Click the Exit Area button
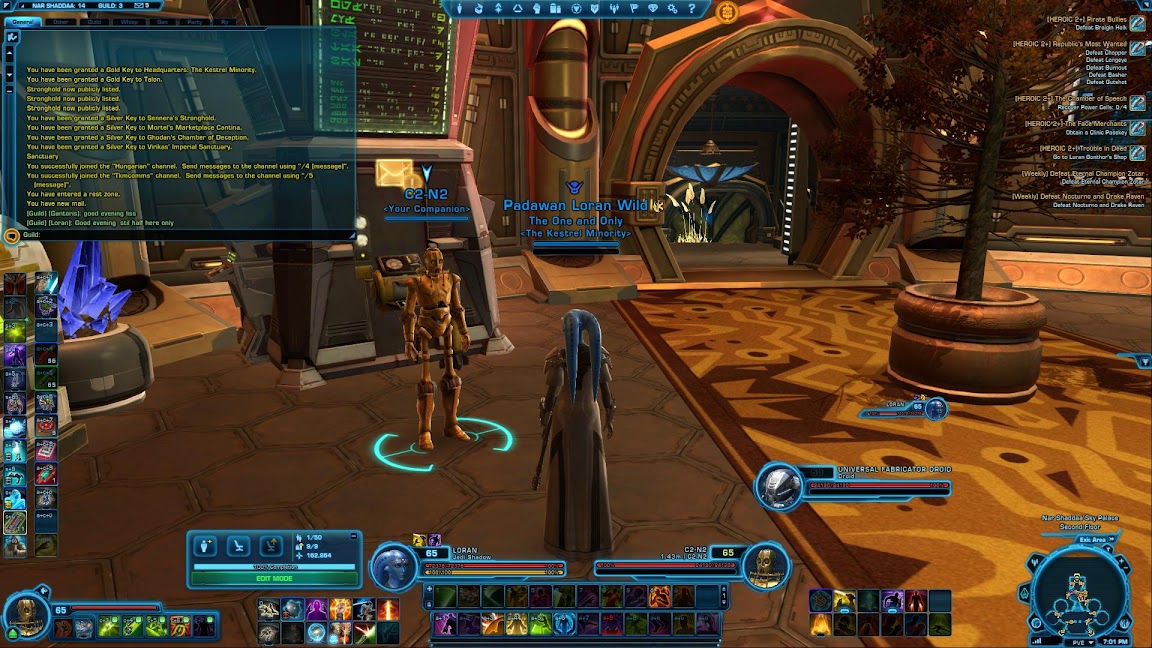The image size is (1152, 648). (x=1096, y=539)
